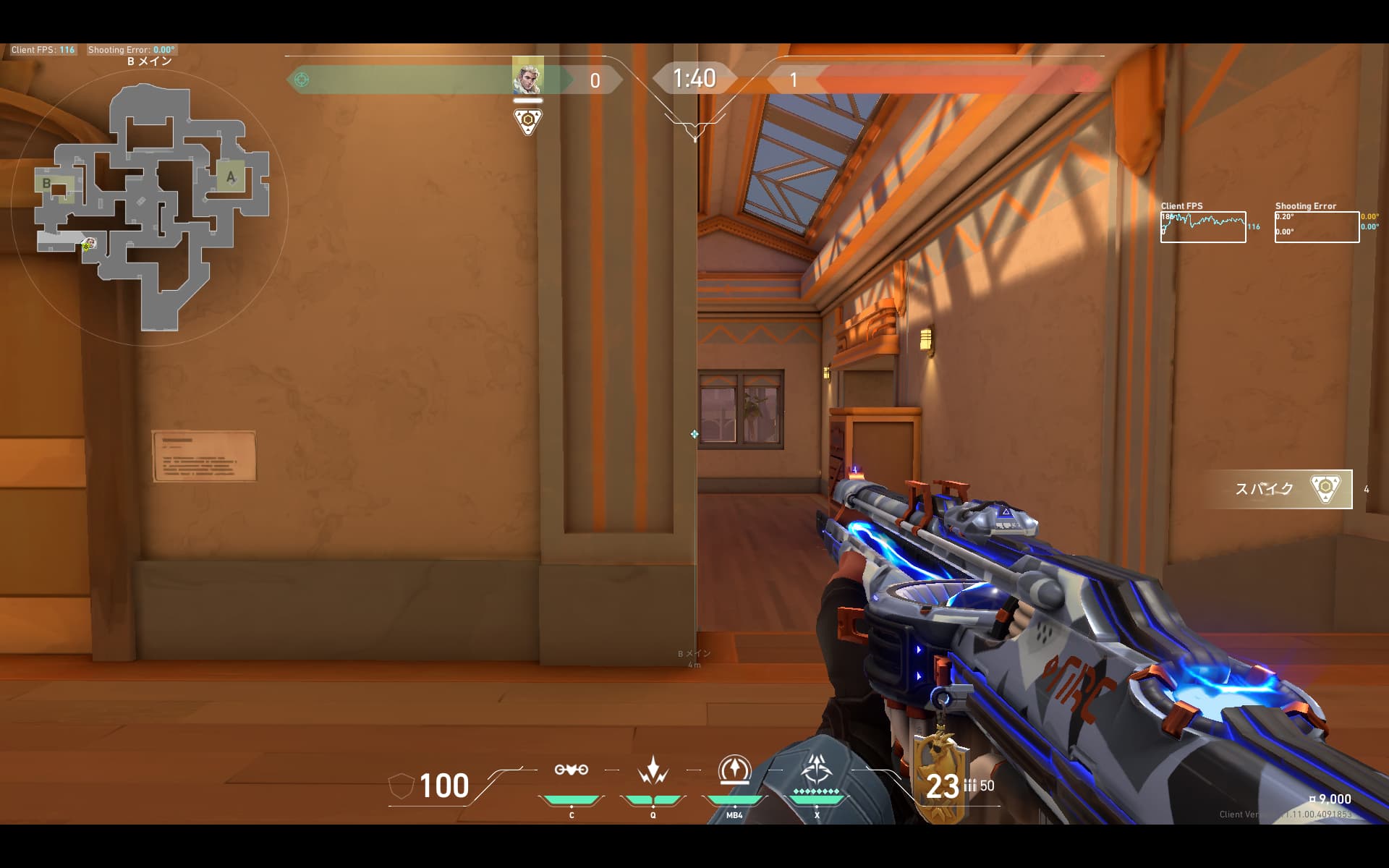Click the Shooting Error graph panel

point(1317,227)
